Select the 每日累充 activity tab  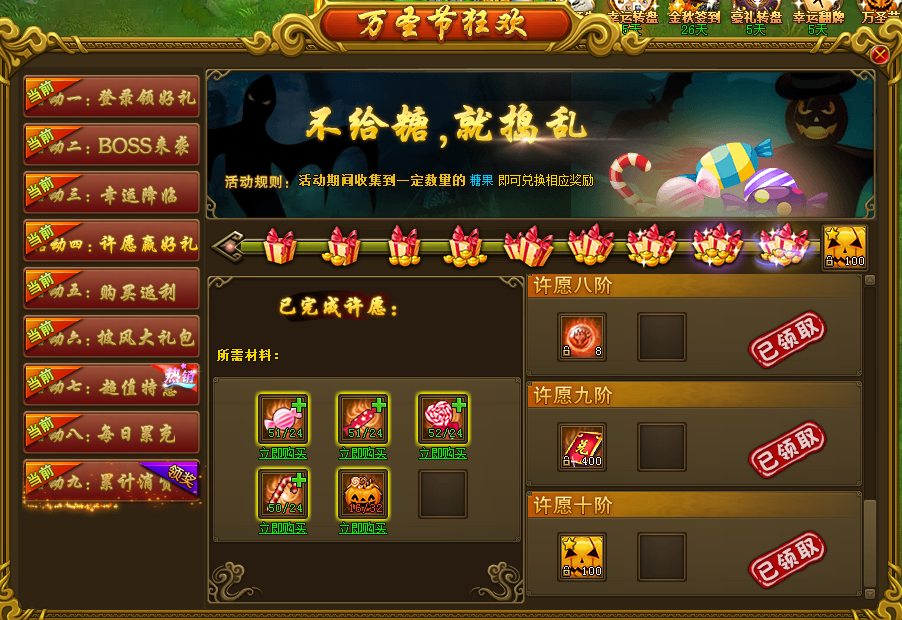[x=112, y=433]
